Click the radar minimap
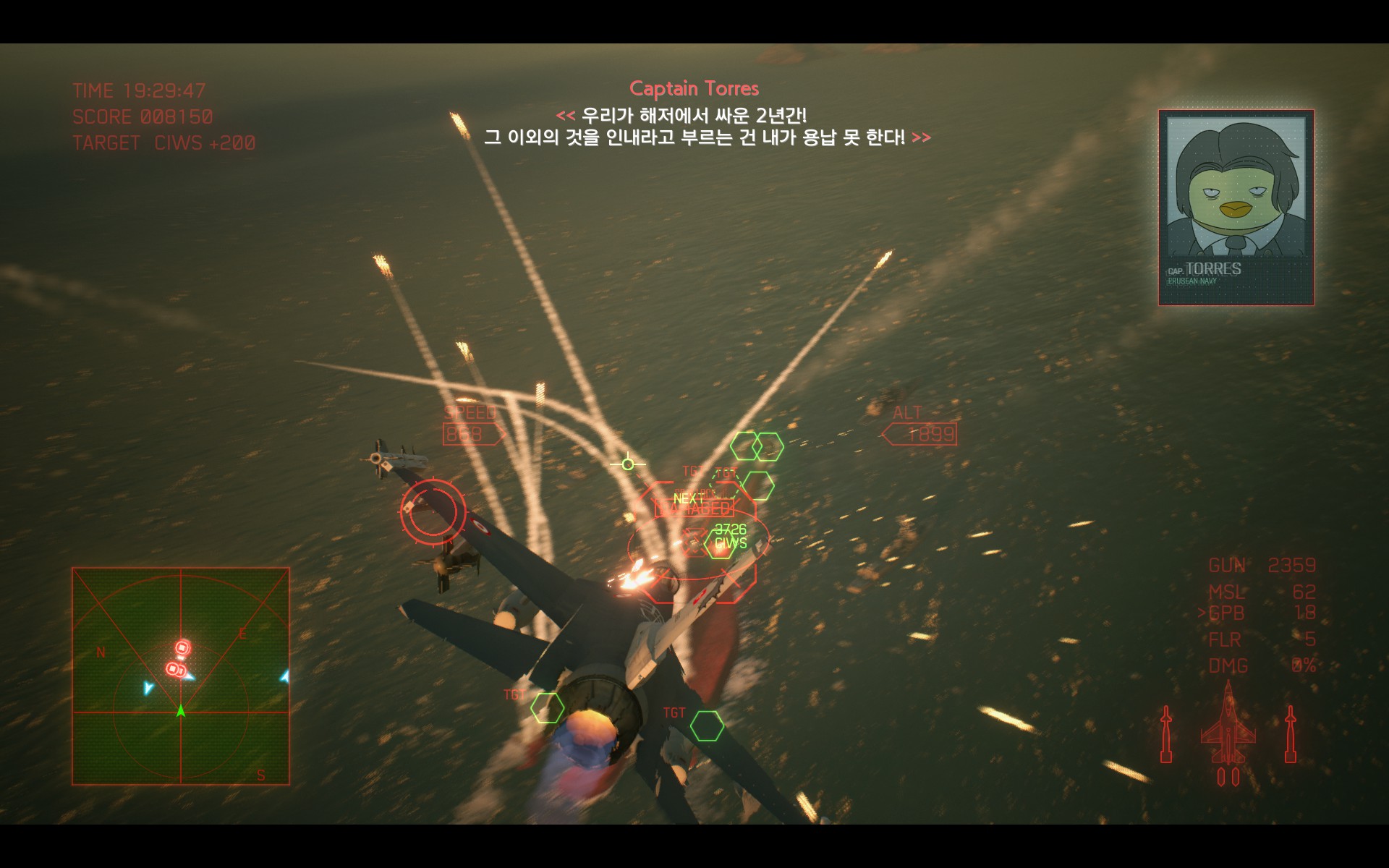 (181, 676)
